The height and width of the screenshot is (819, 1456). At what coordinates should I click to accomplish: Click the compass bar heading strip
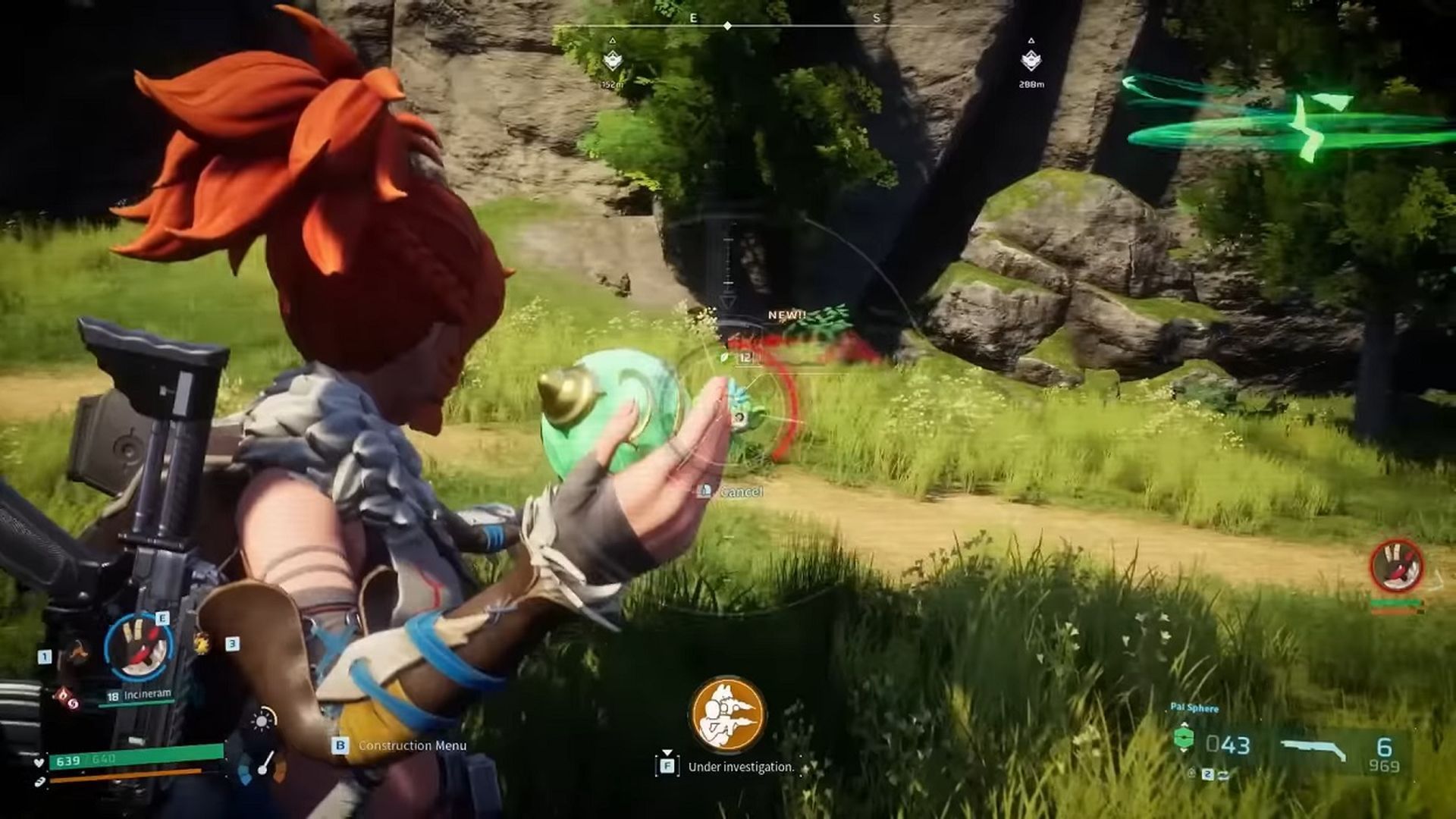727,27
